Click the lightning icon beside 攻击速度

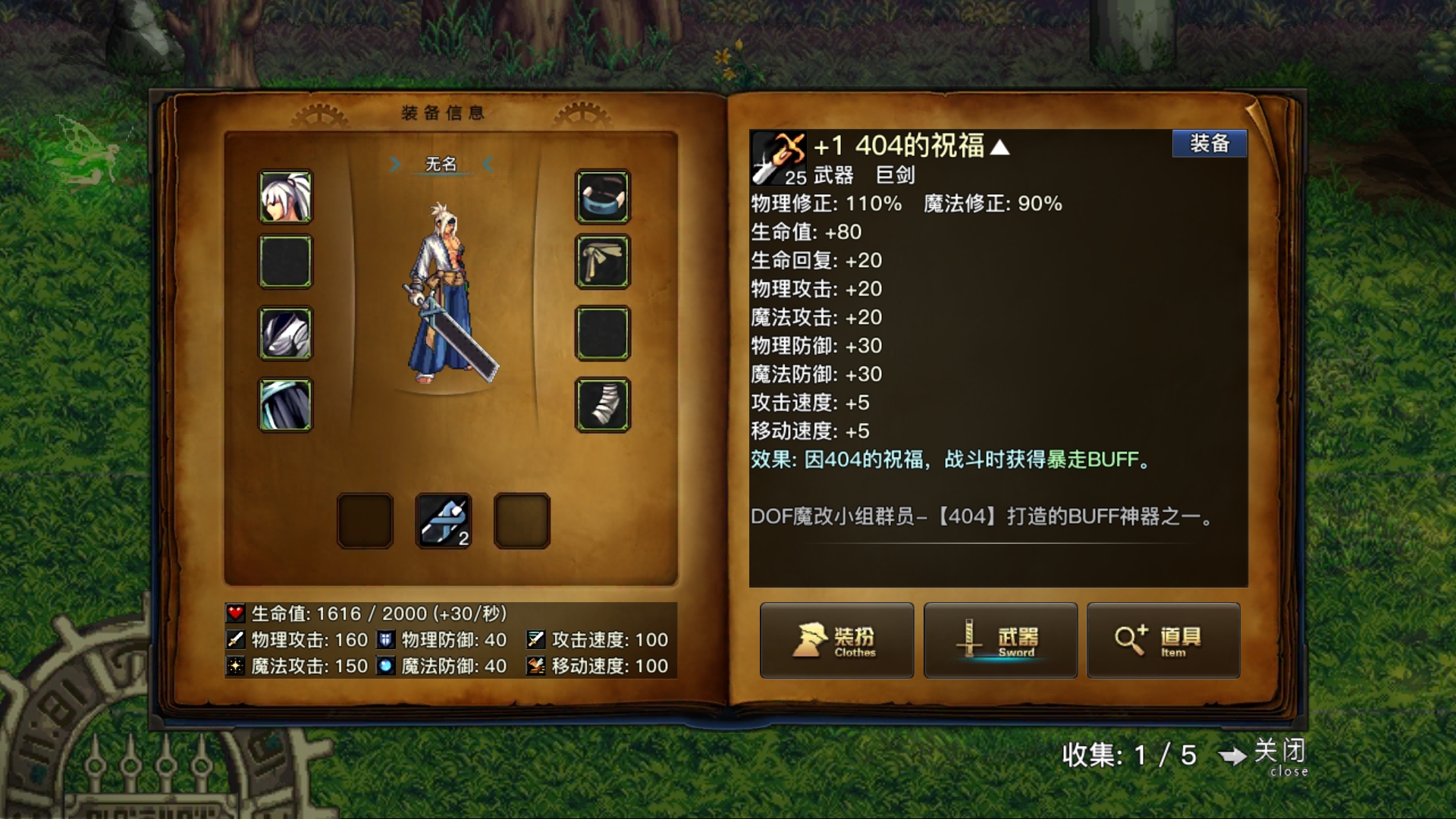tap(537, 639)
